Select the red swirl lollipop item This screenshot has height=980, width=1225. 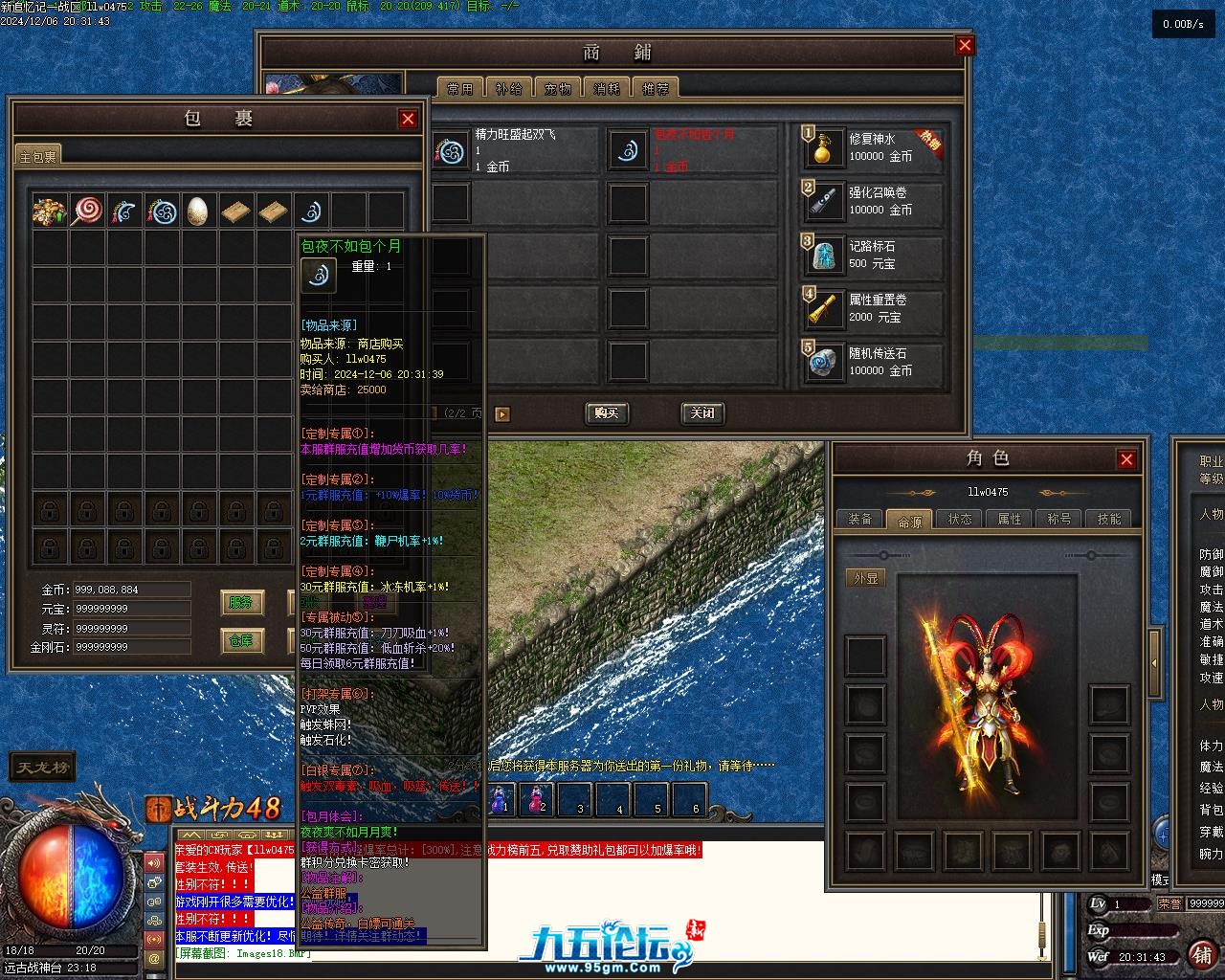(87, 211)
